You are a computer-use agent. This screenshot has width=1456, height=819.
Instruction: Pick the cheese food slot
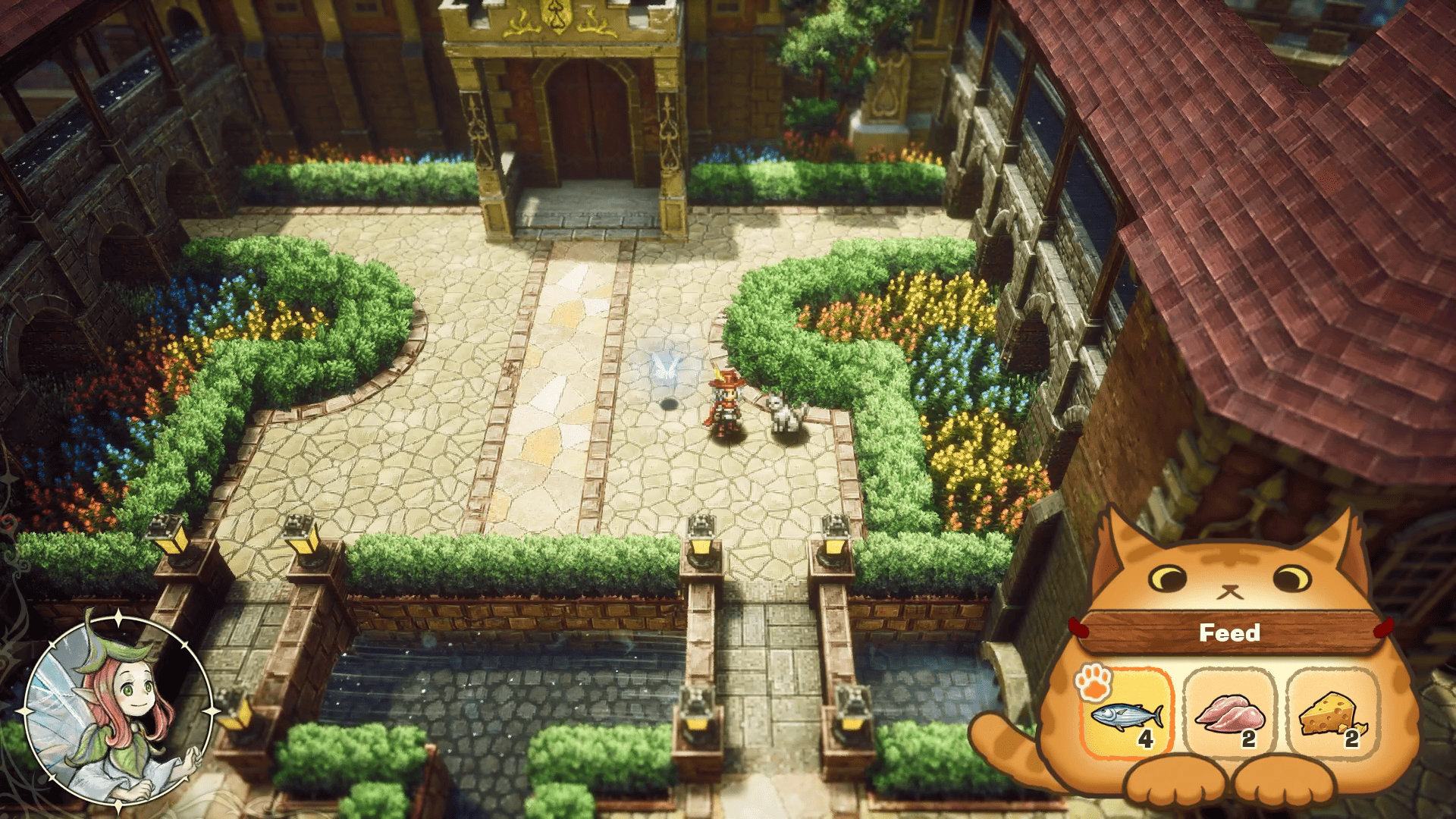click(x=1331, y=714)
